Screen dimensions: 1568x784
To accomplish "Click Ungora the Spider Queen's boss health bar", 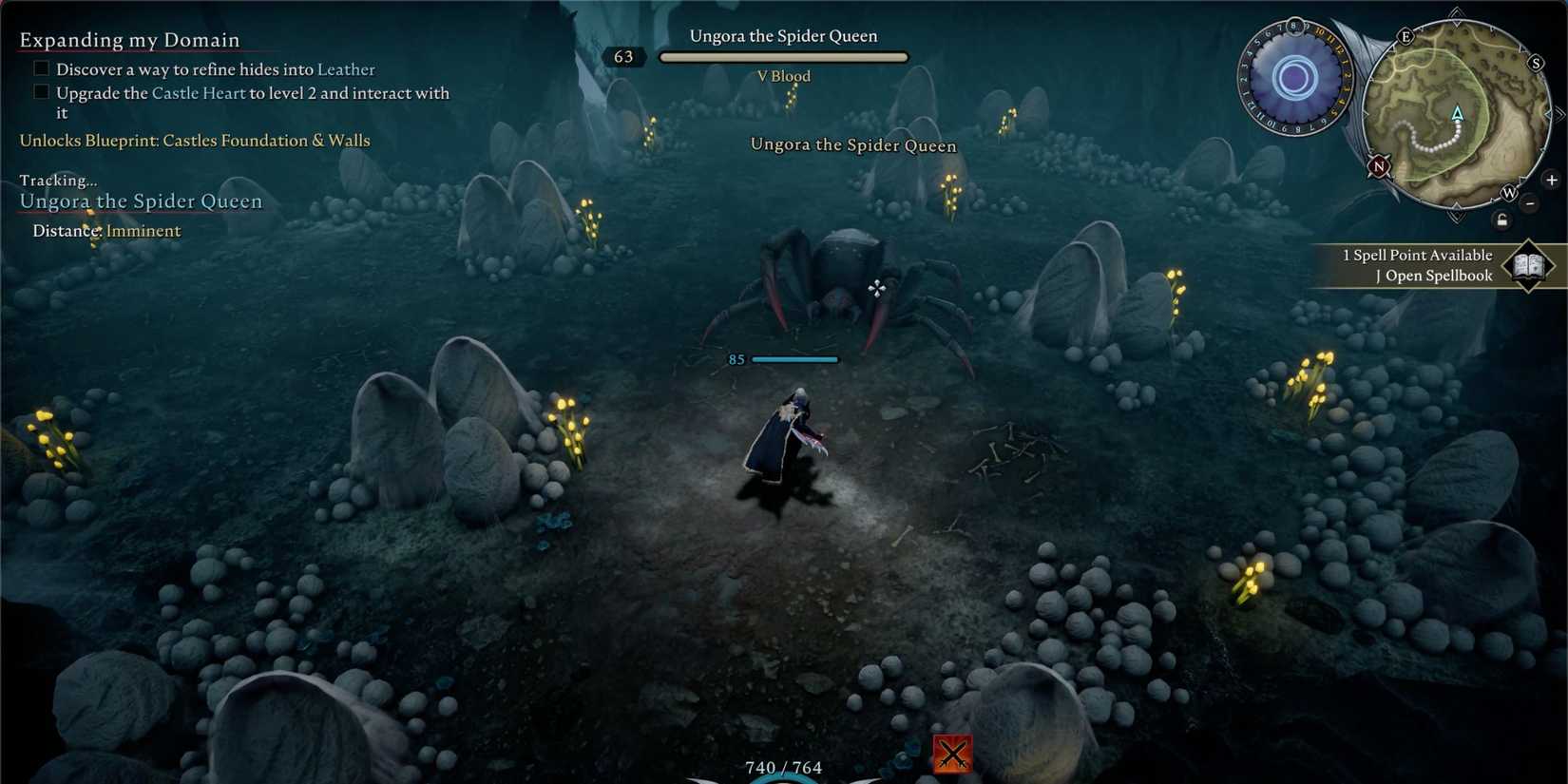I will click(x=784, y=56).
